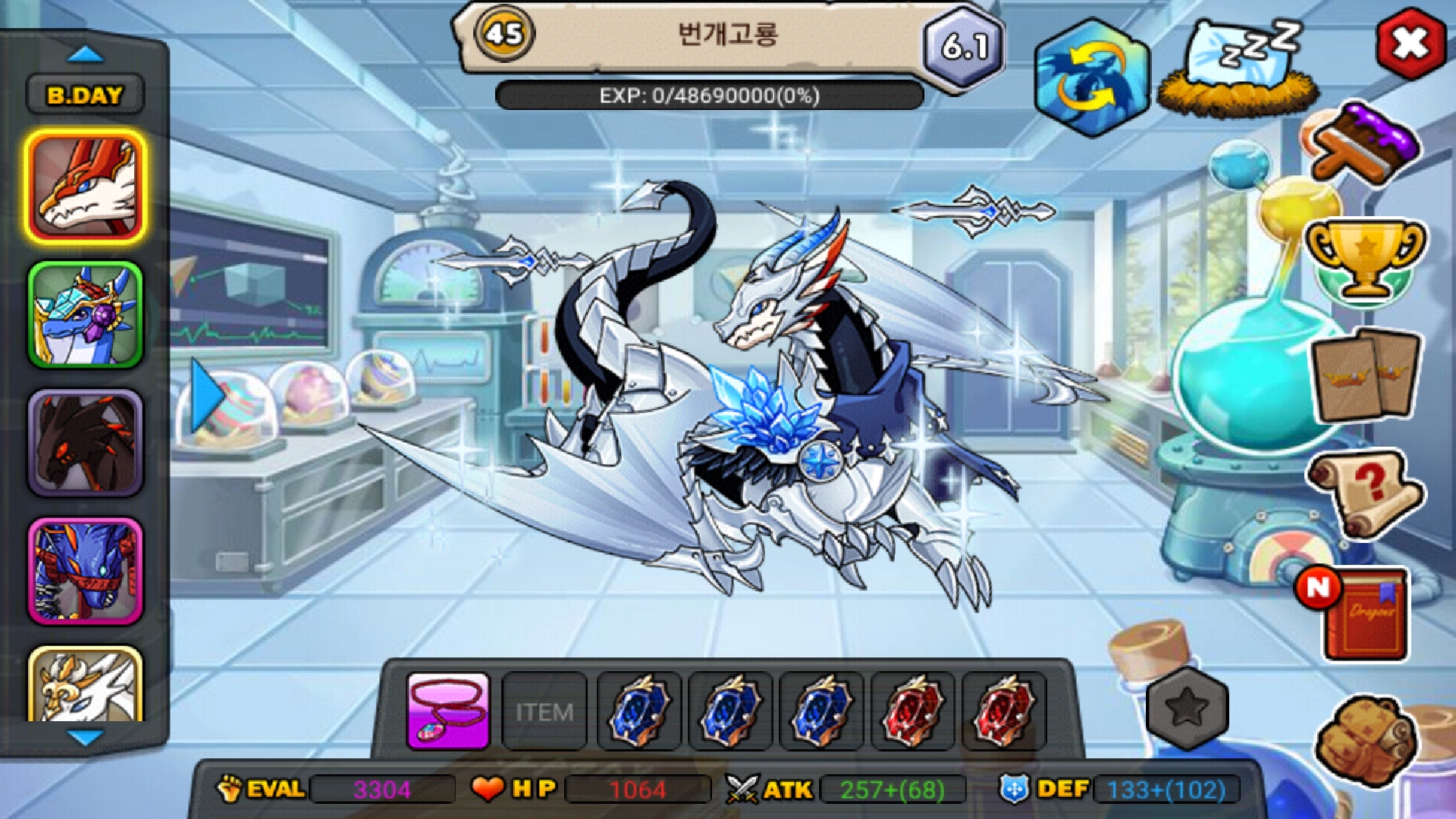Viewport: 1456px width, 819px height.
Task: Select the pink necklace equipment slot
Action: coord(447,711)
